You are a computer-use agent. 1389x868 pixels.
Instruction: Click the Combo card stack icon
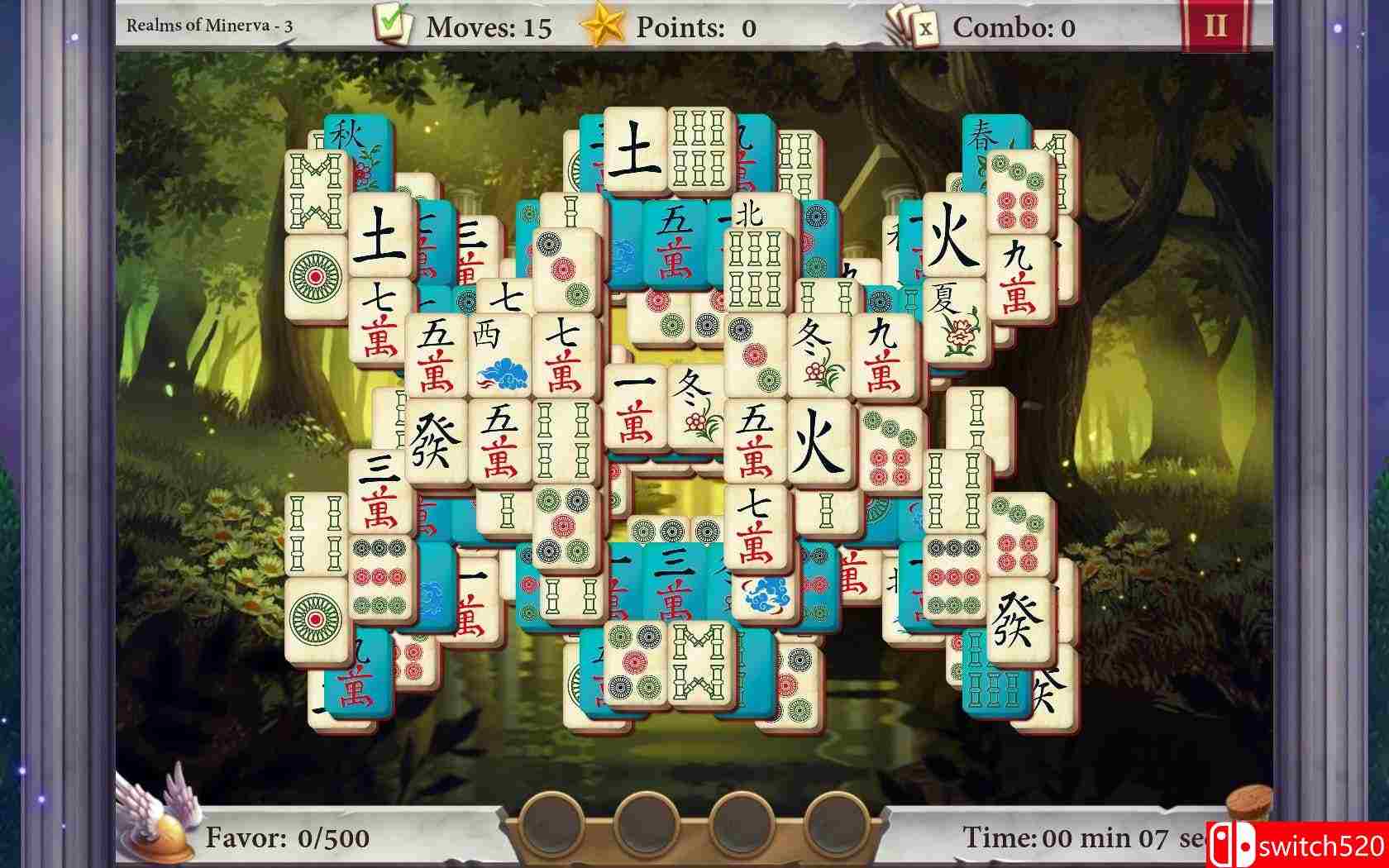pos(912,25)
